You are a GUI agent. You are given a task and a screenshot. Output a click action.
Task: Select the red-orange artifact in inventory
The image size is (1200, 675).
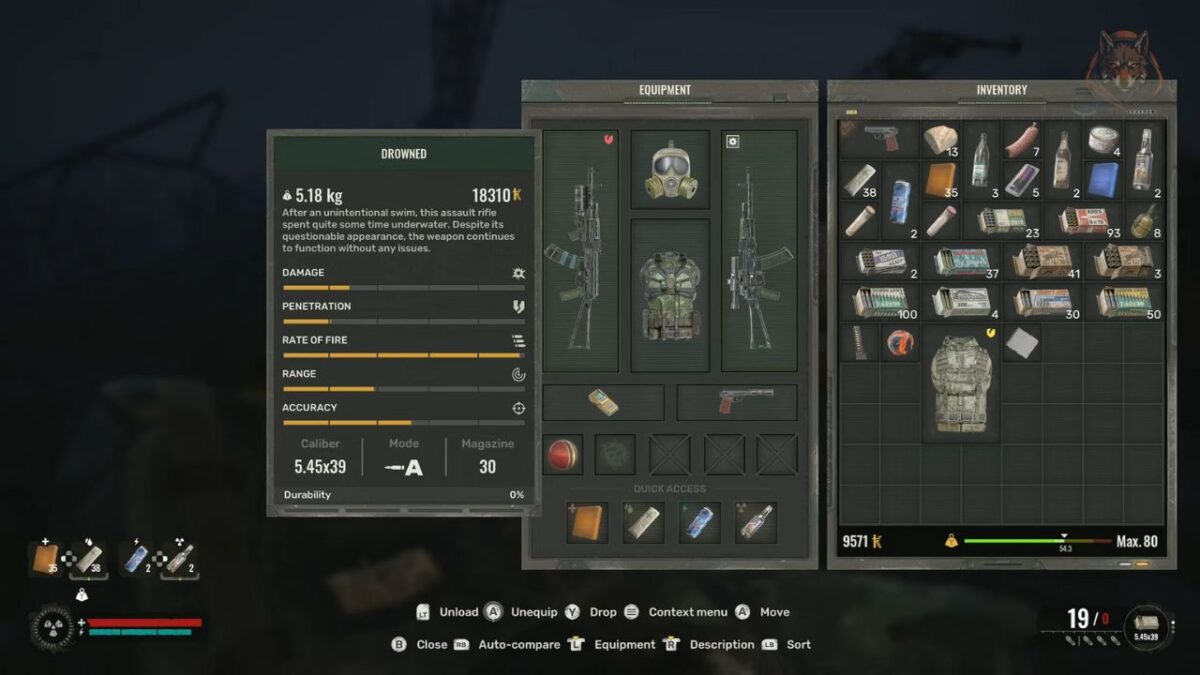(900, 342)
